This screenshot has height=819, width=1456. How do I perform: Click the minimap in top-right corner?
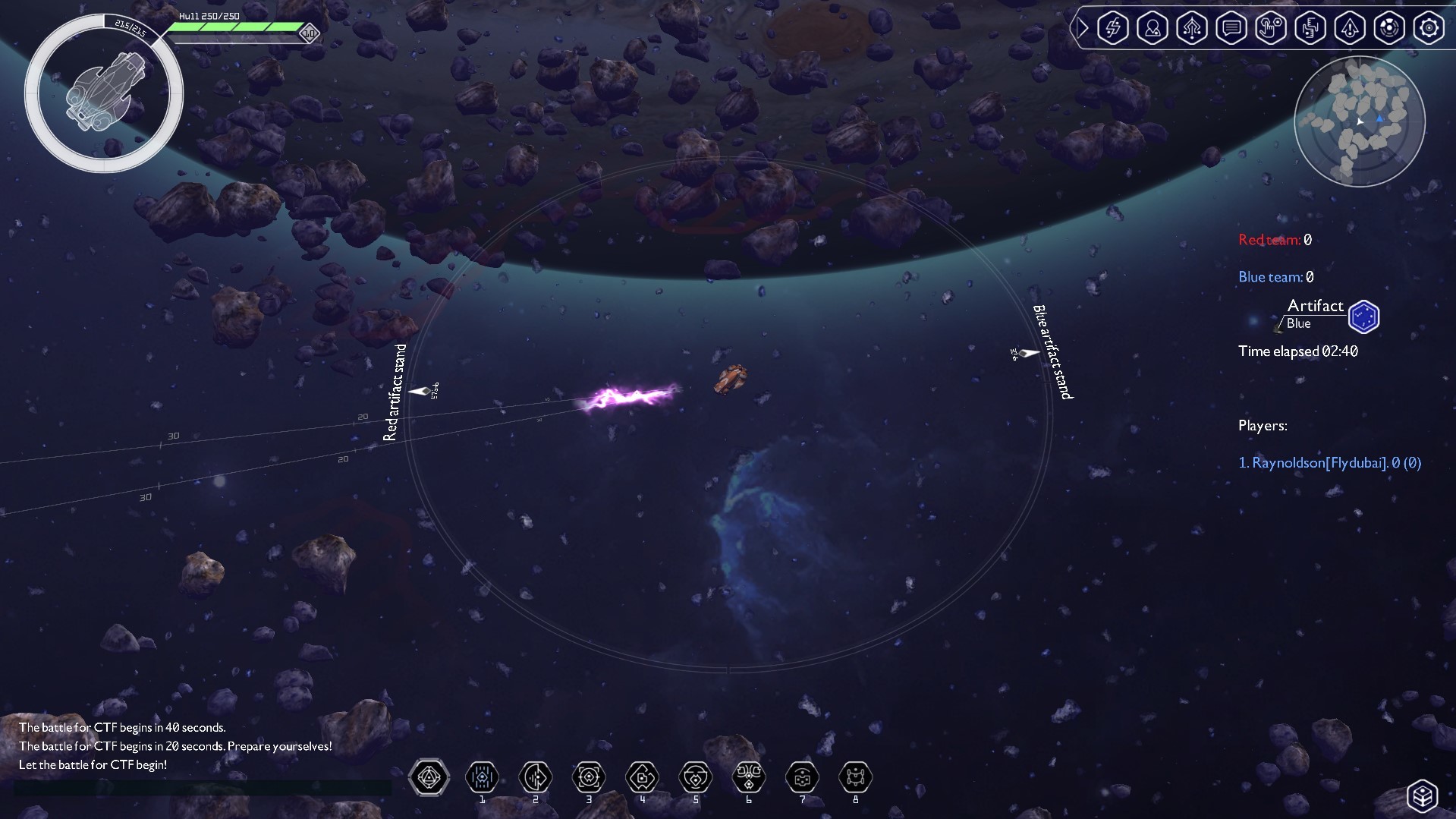[1360, 121]
